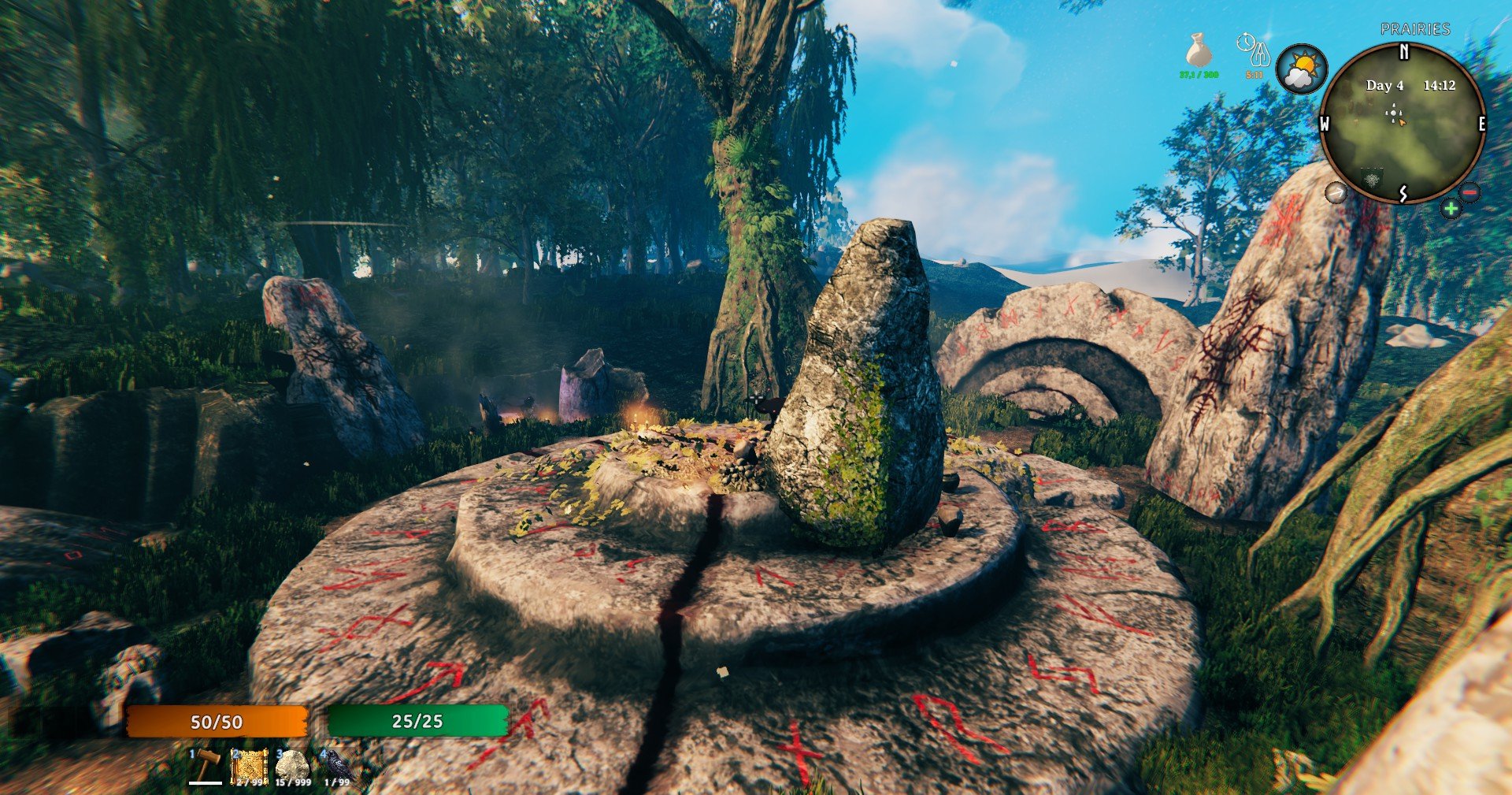Select the wooden hammer in hotbar slot 1
The image size is (1512, 795).
pos(207,765)
